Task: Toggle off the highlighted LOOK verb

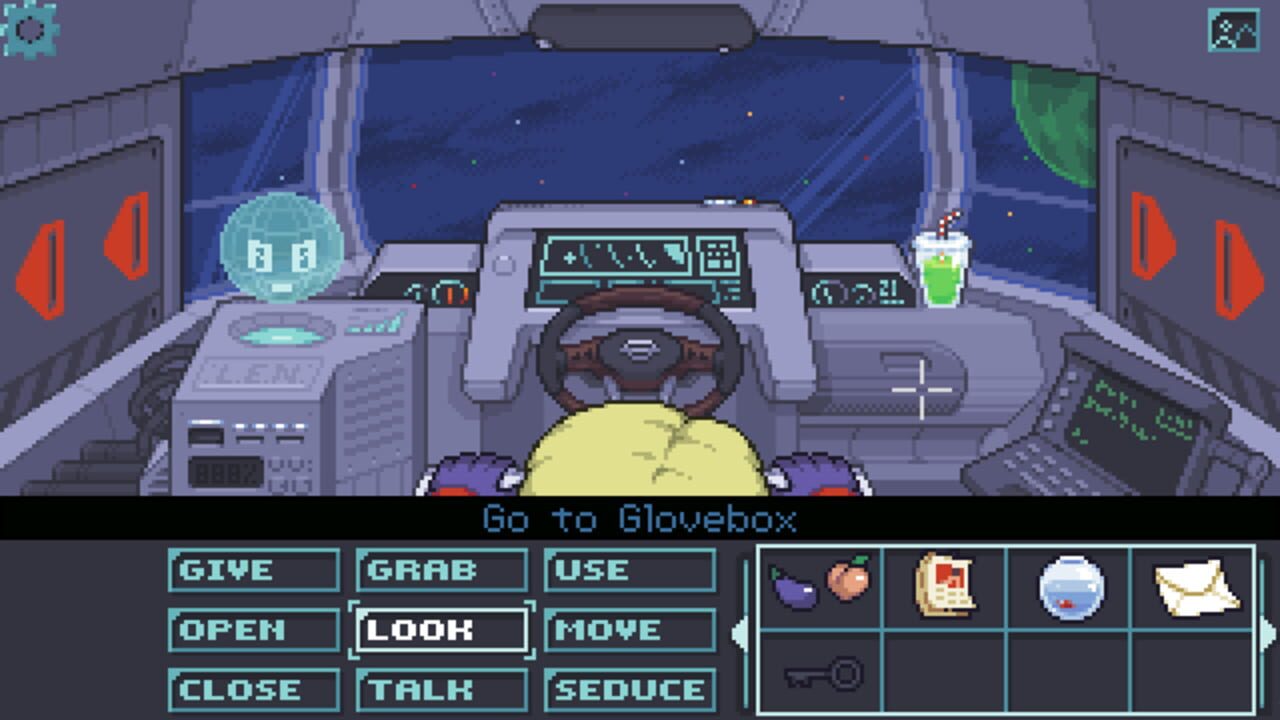Action: click(x=441, y=630)
